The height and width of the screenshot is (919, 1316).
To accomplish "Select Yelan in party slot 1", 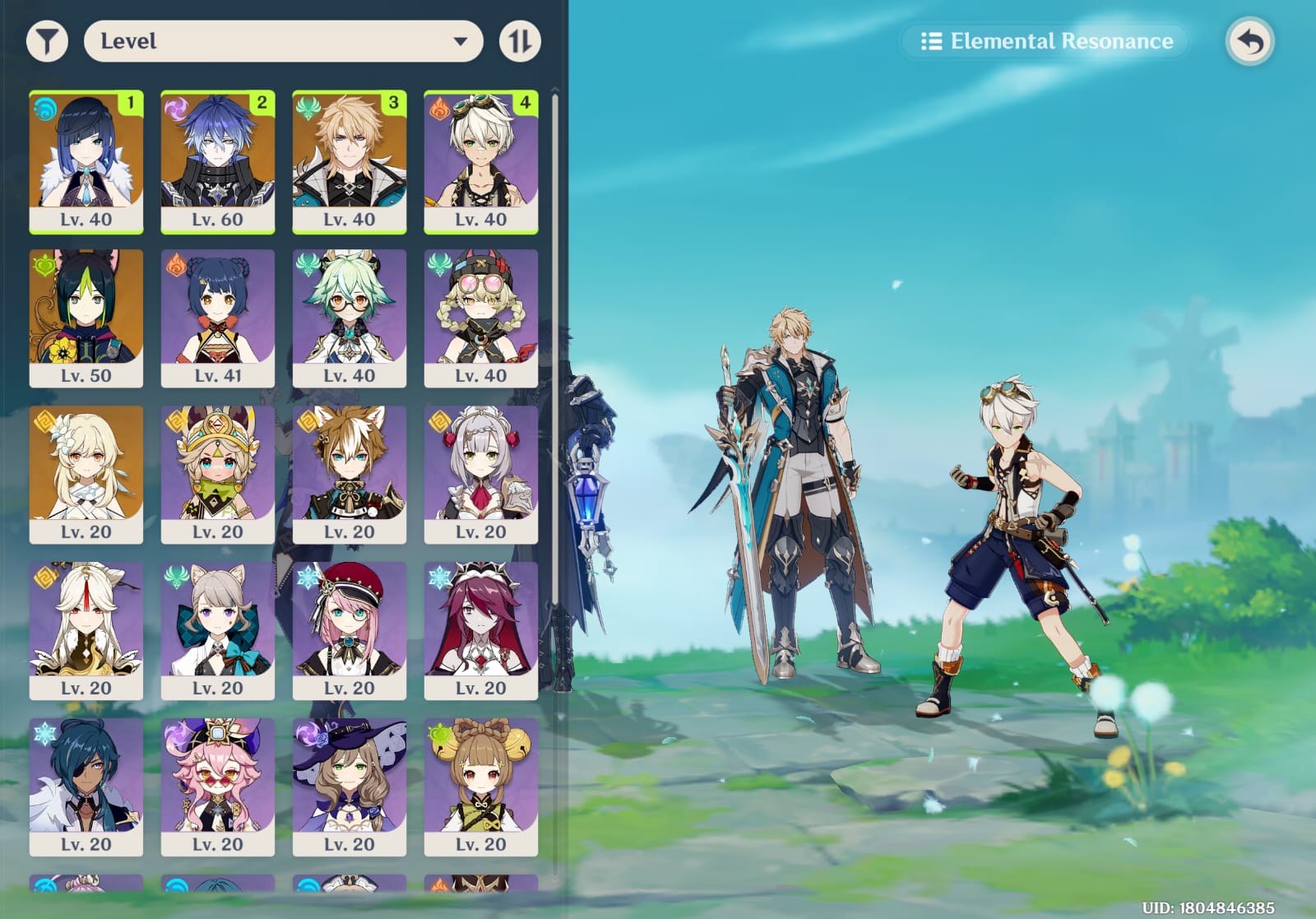I will point(86,161).
